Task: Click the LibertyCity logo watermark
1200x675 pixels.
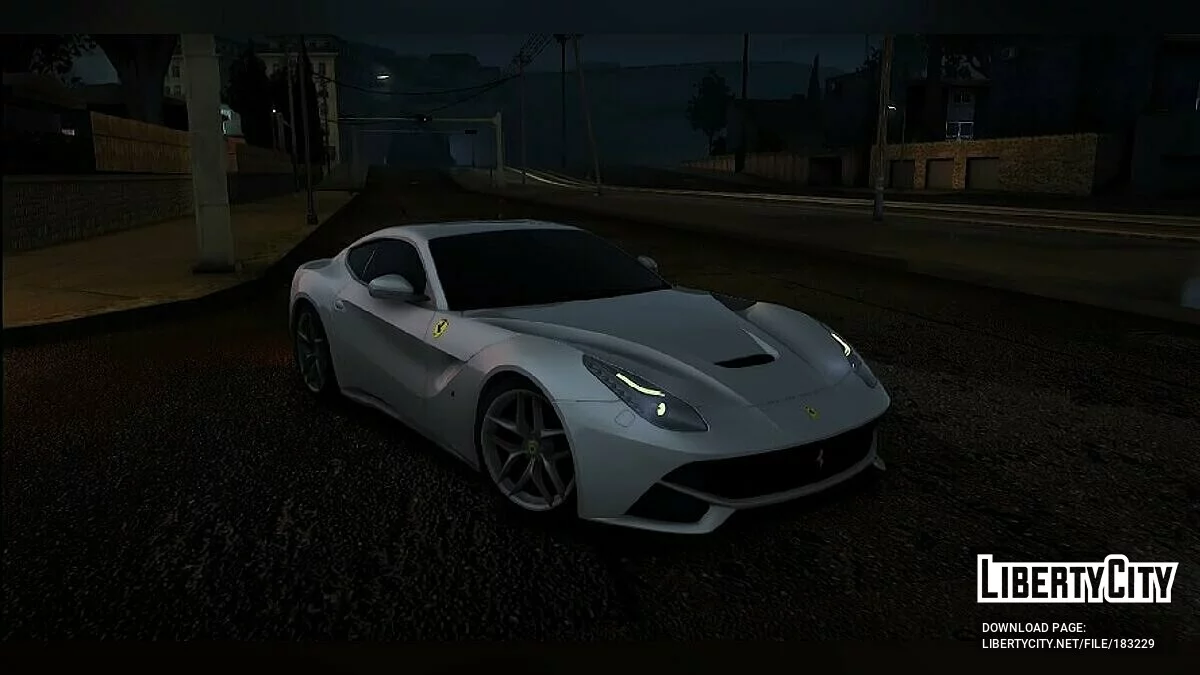Action: click(1077, 579)
